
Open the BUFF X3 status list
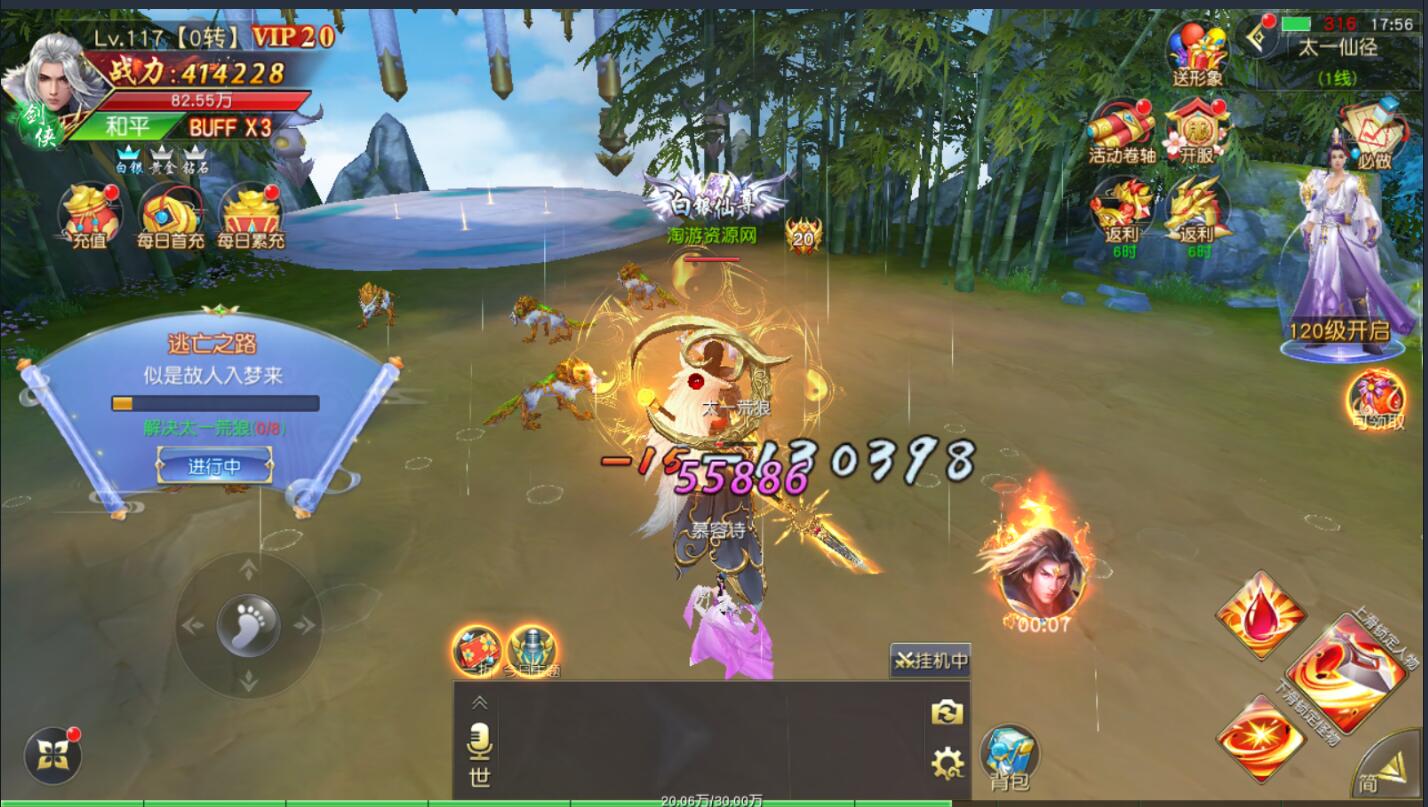[230, 127]
